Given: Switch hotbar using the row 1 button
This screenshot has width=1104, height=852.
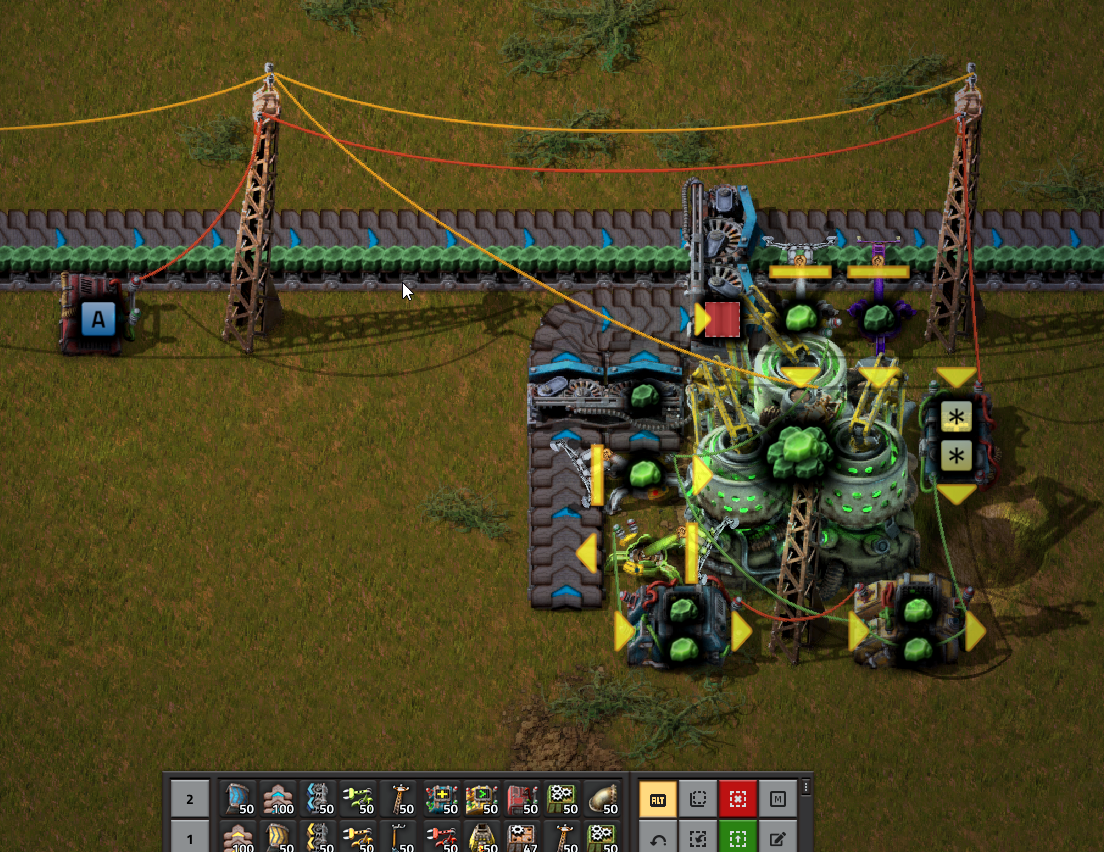Looking at the screenshot, I should [x=190, y=834].
